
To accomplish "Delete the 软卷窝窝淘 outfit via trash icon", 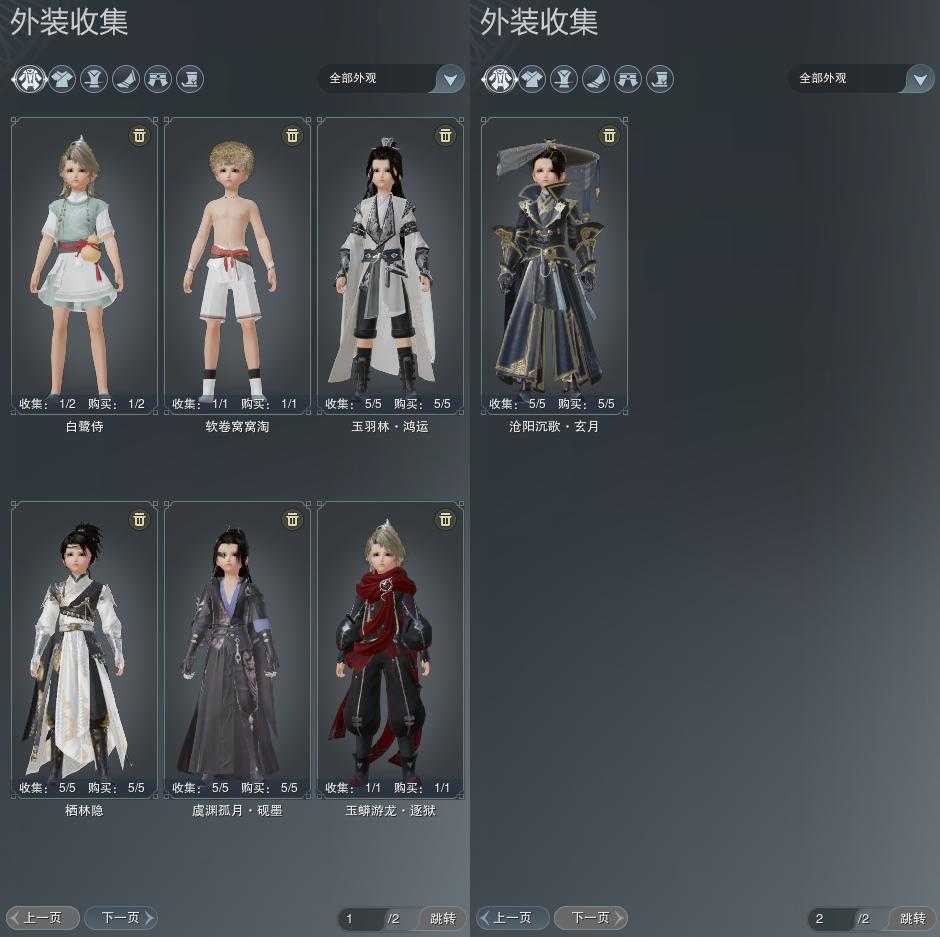I will [292, 136].
